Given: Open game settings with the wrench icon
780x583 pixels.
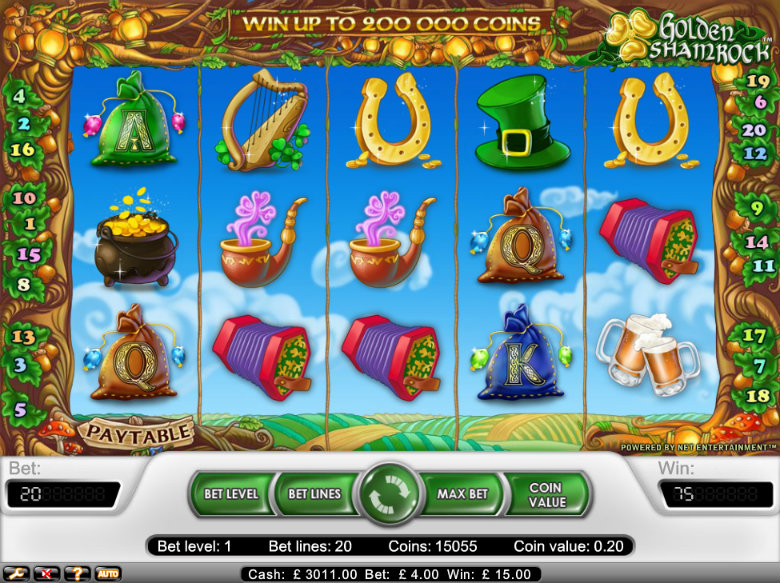Looking at the screenshot, I should click(x=18, y=573).
